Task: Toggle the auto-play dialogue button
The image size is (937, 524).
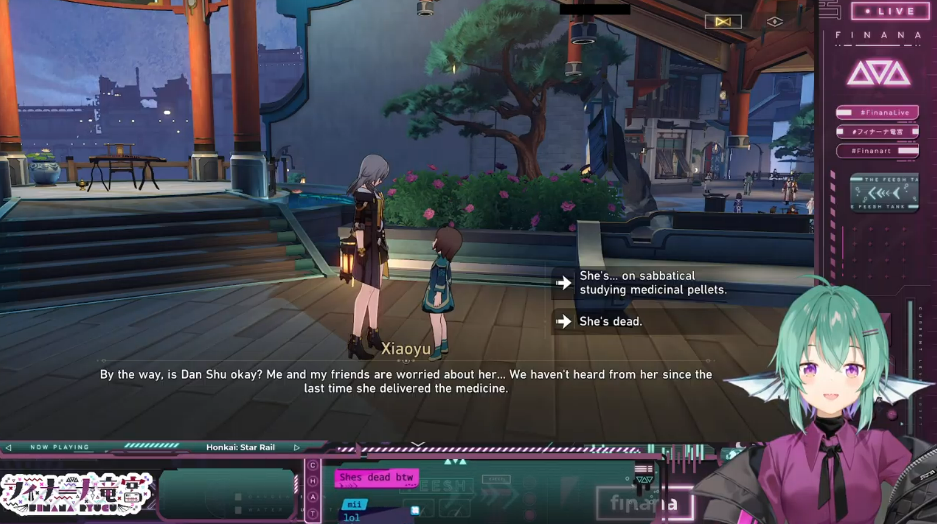Action: click(x=723, y=21)
